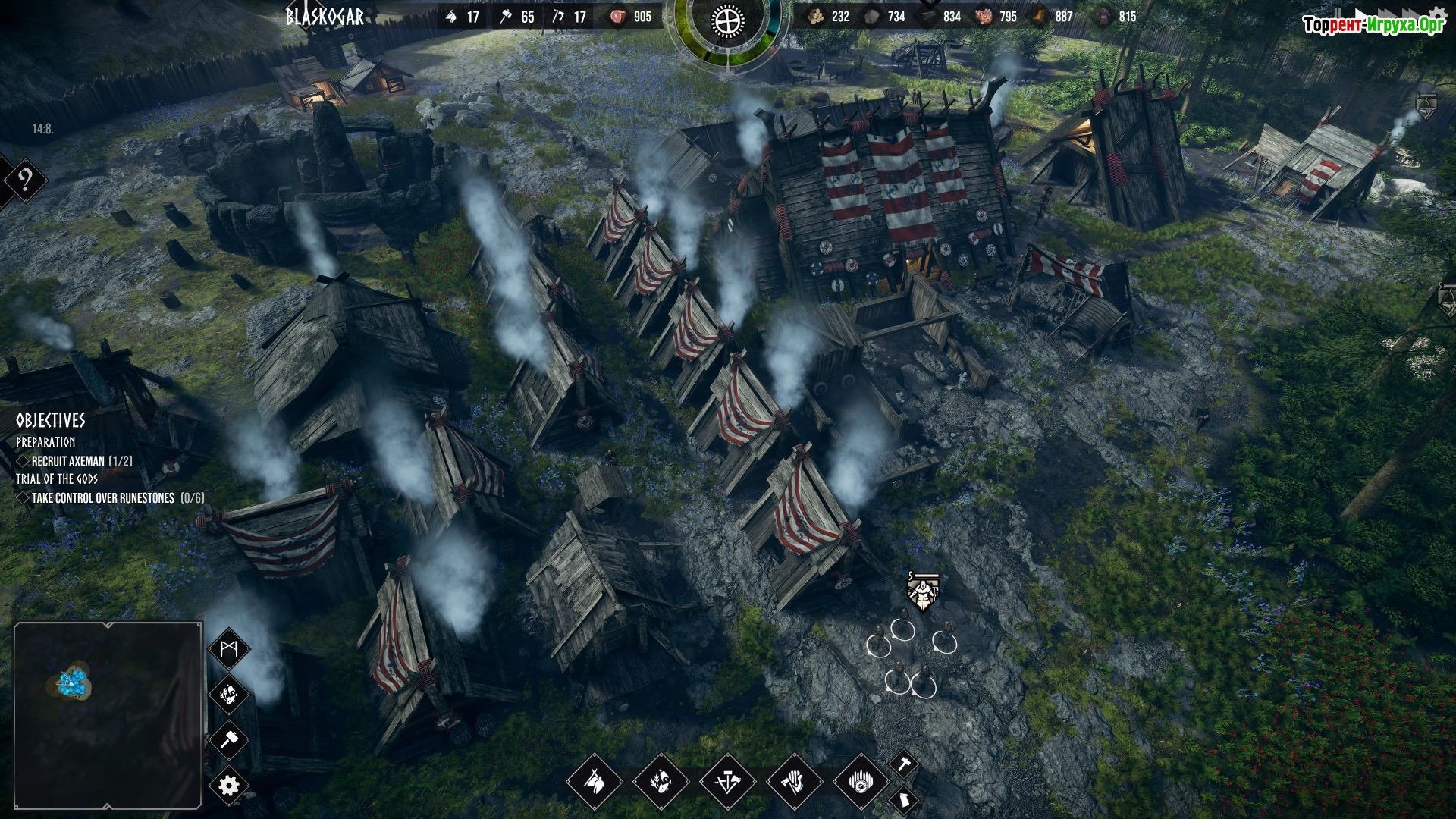Screen dimensions: 1456x819
Task: Click the small hammer button on toolbar
Action: pyautogui.click(x=902, y=763)
